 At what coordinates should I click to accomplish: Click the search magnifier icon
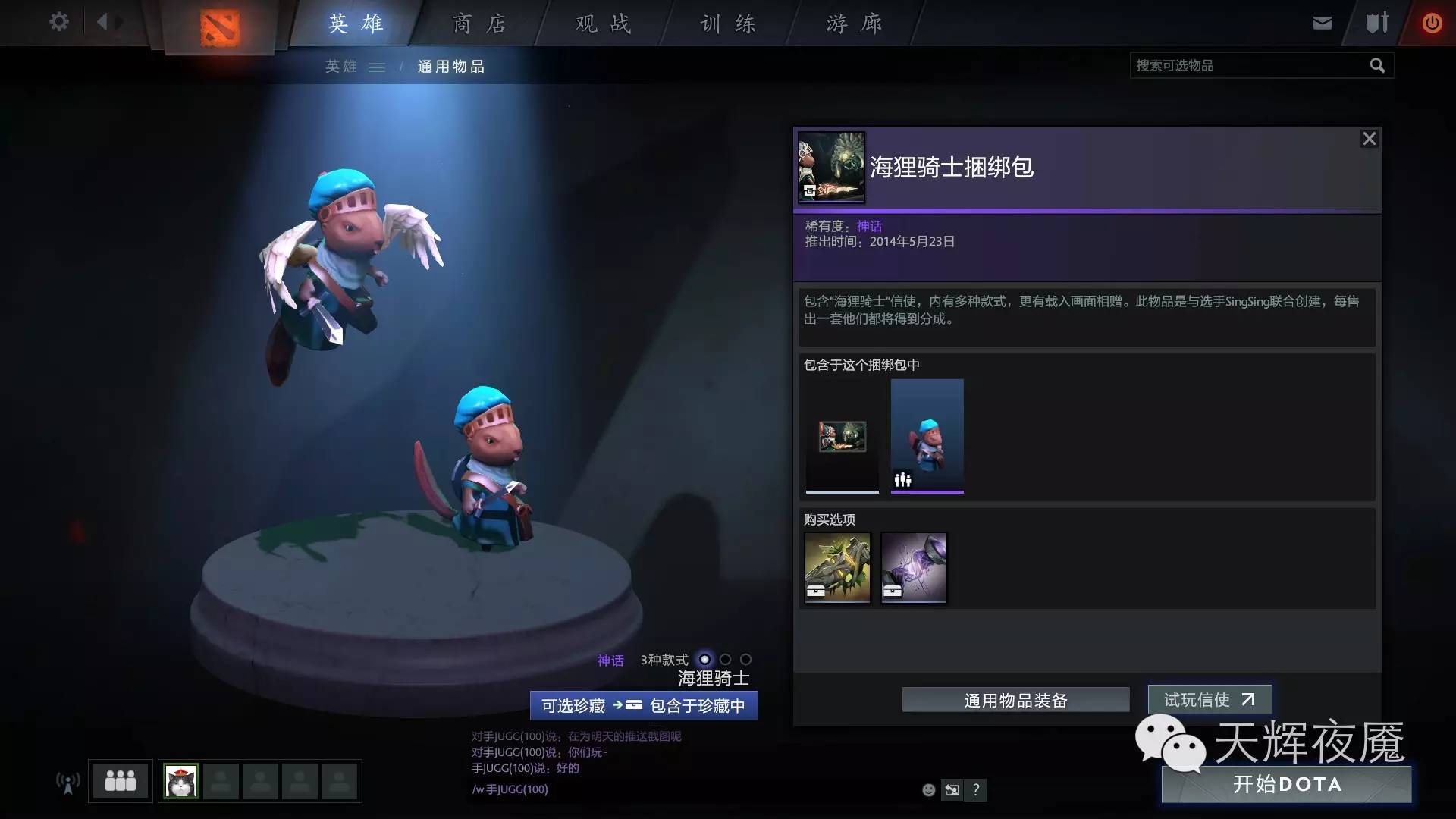[x=1377, y=65]
